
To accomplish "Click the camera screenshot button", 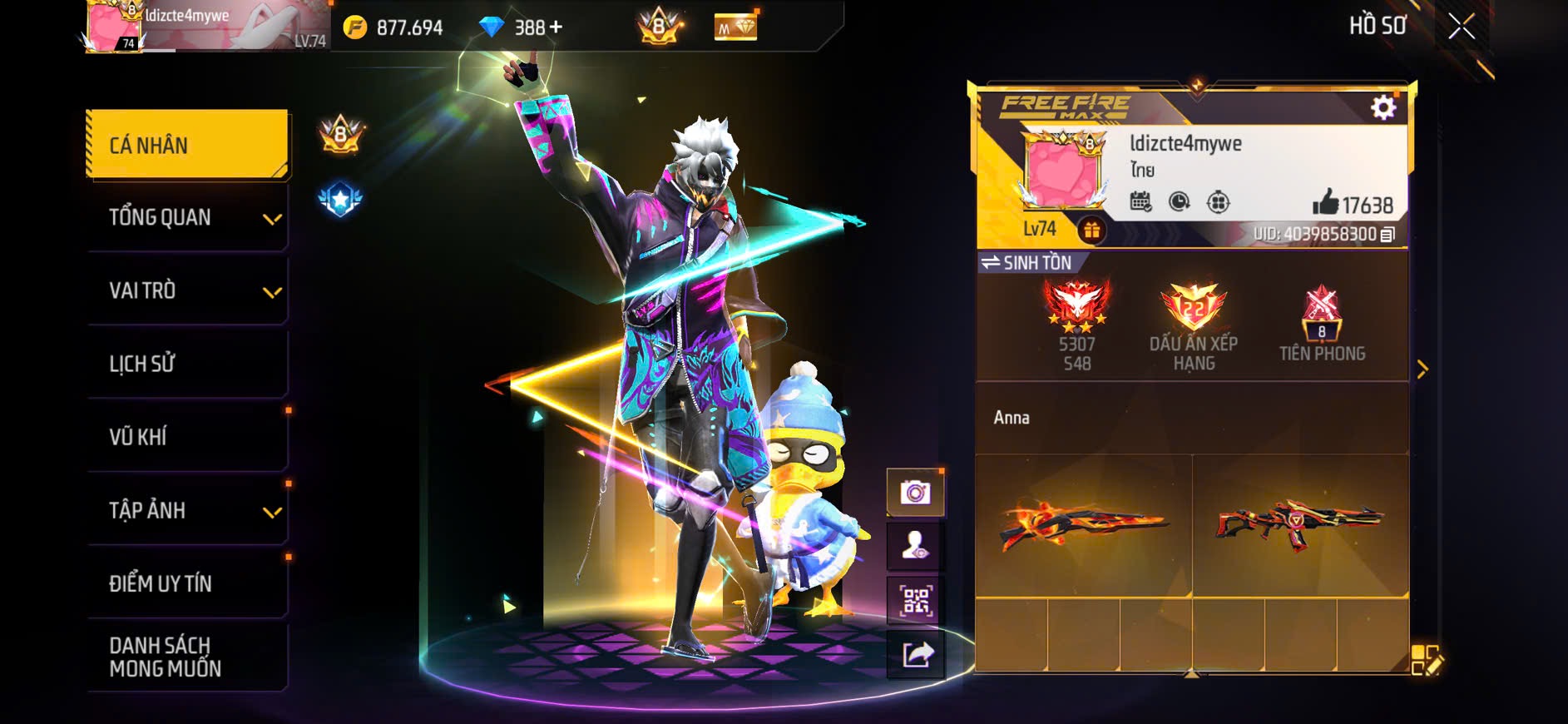I will point(915,493).
